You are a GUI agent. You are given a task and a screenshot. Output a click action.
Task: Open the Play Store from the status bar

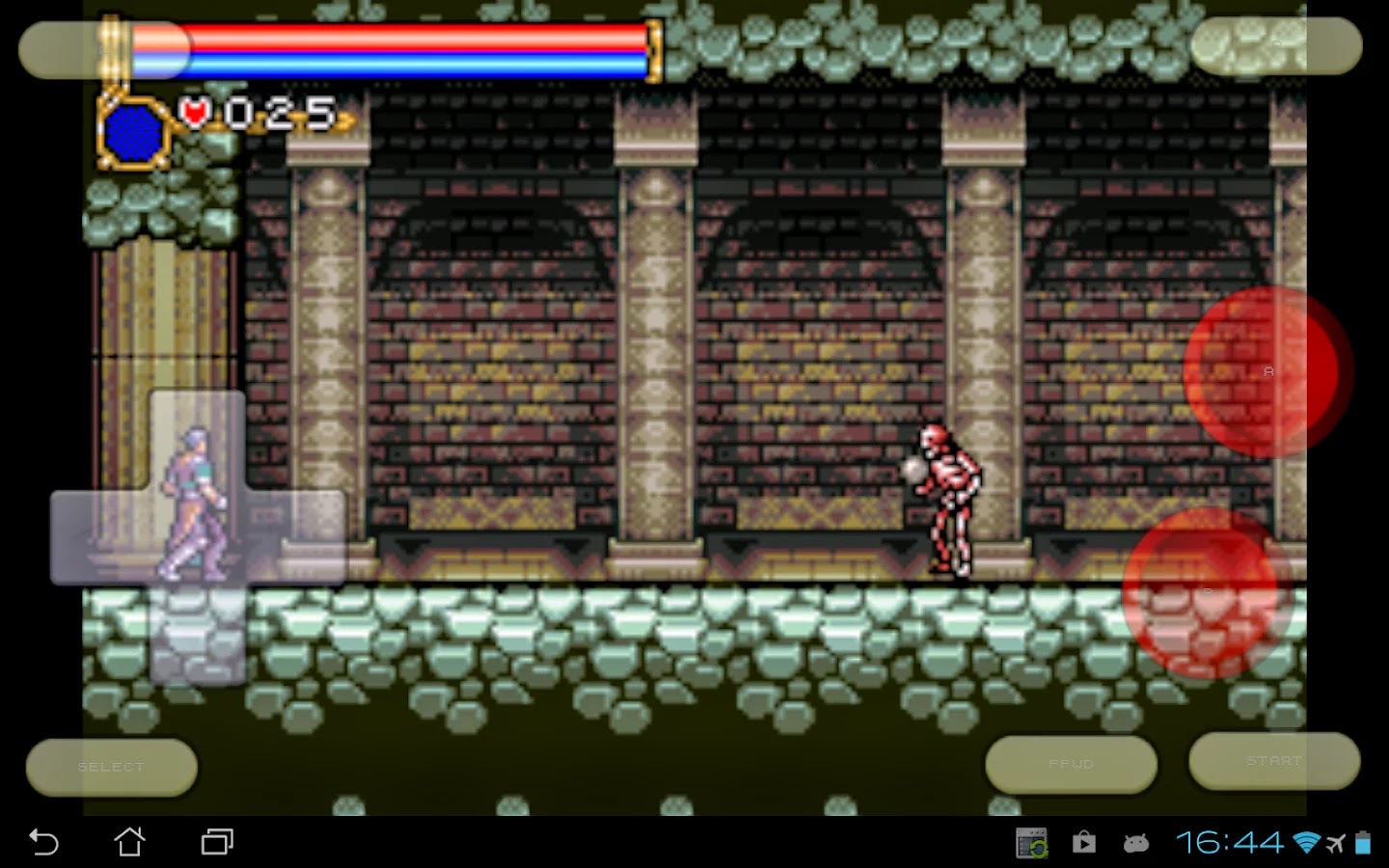1082,843
